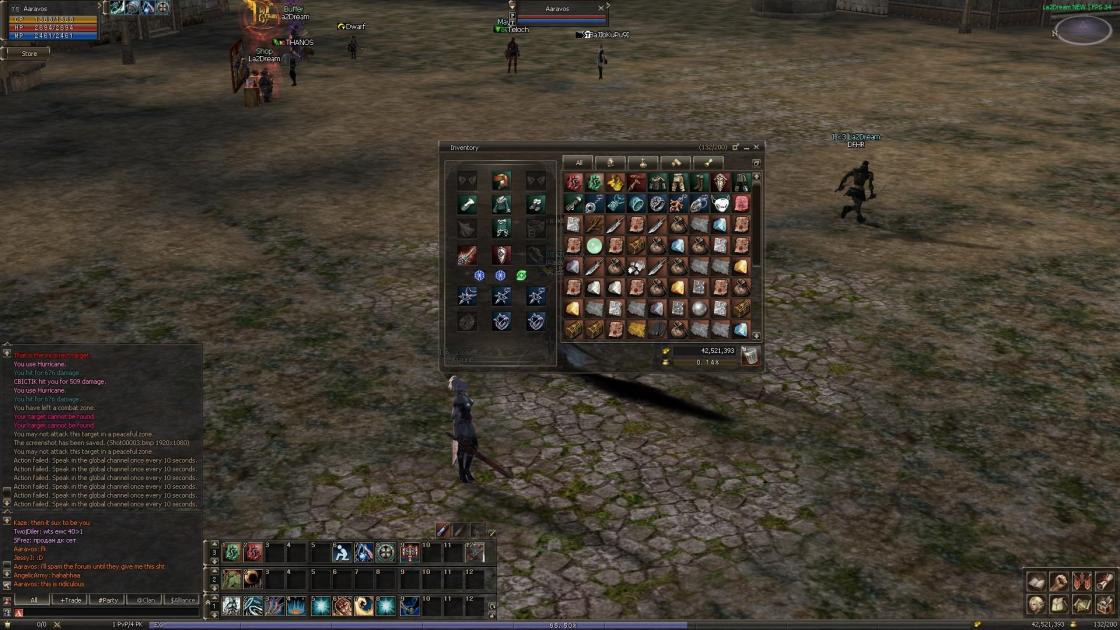
Task: Show the All chat tab
Action: [33, 600]
